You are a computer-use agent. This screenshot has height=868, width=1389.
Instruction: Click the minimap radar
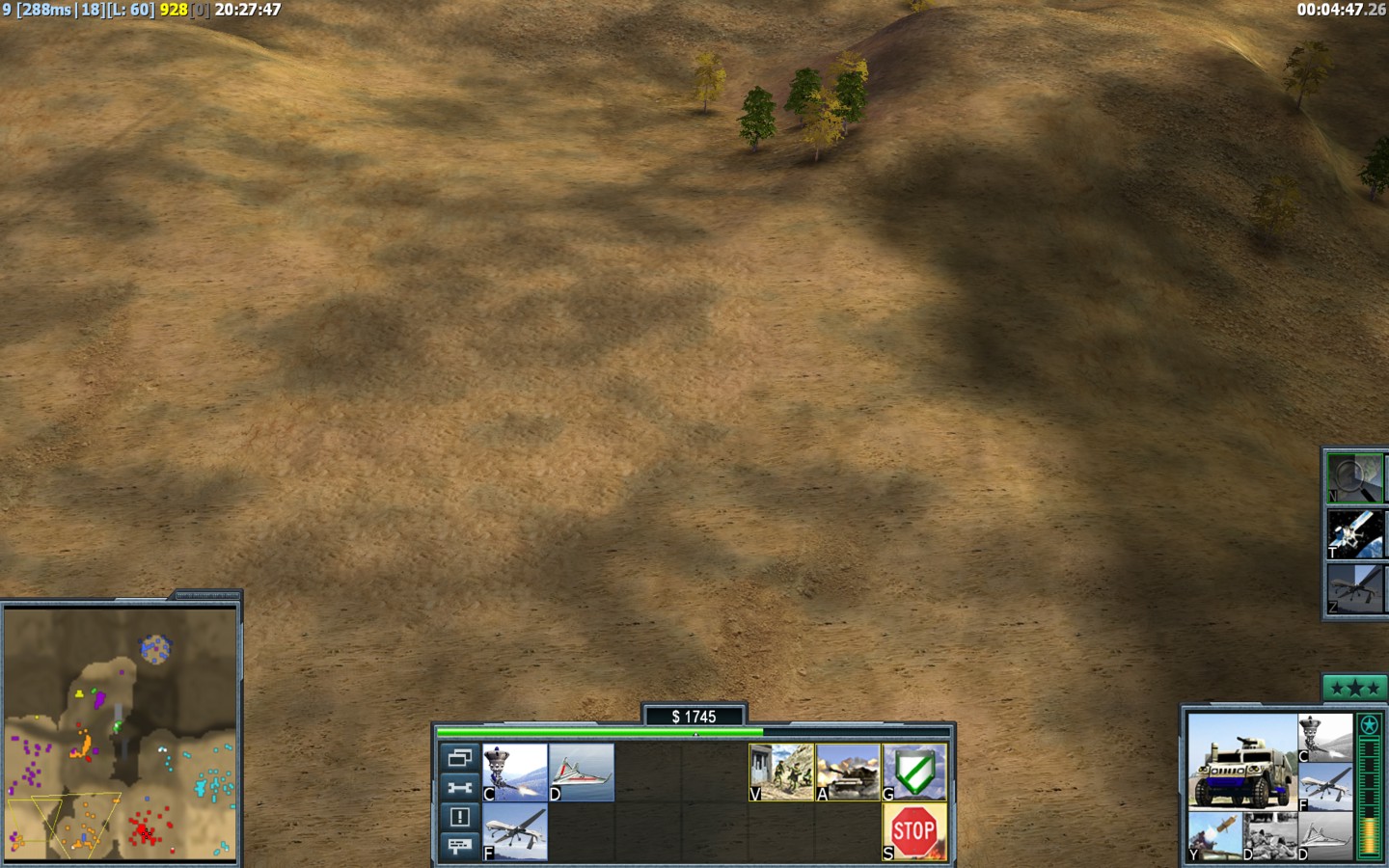coord(121,733)
